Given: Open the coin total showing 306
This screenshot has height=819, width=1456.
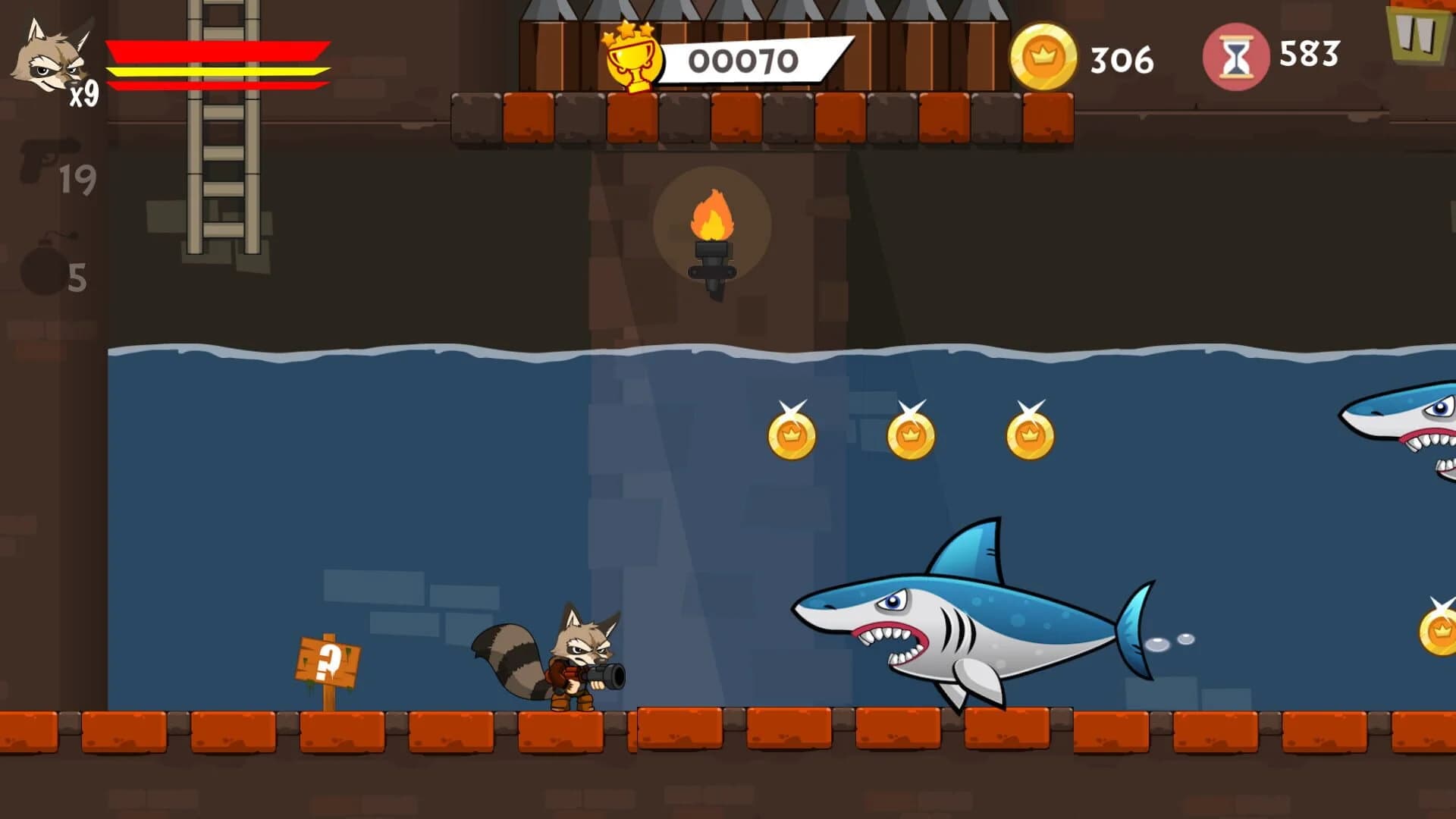Looking at the screenshot, I should [1121, 55].
